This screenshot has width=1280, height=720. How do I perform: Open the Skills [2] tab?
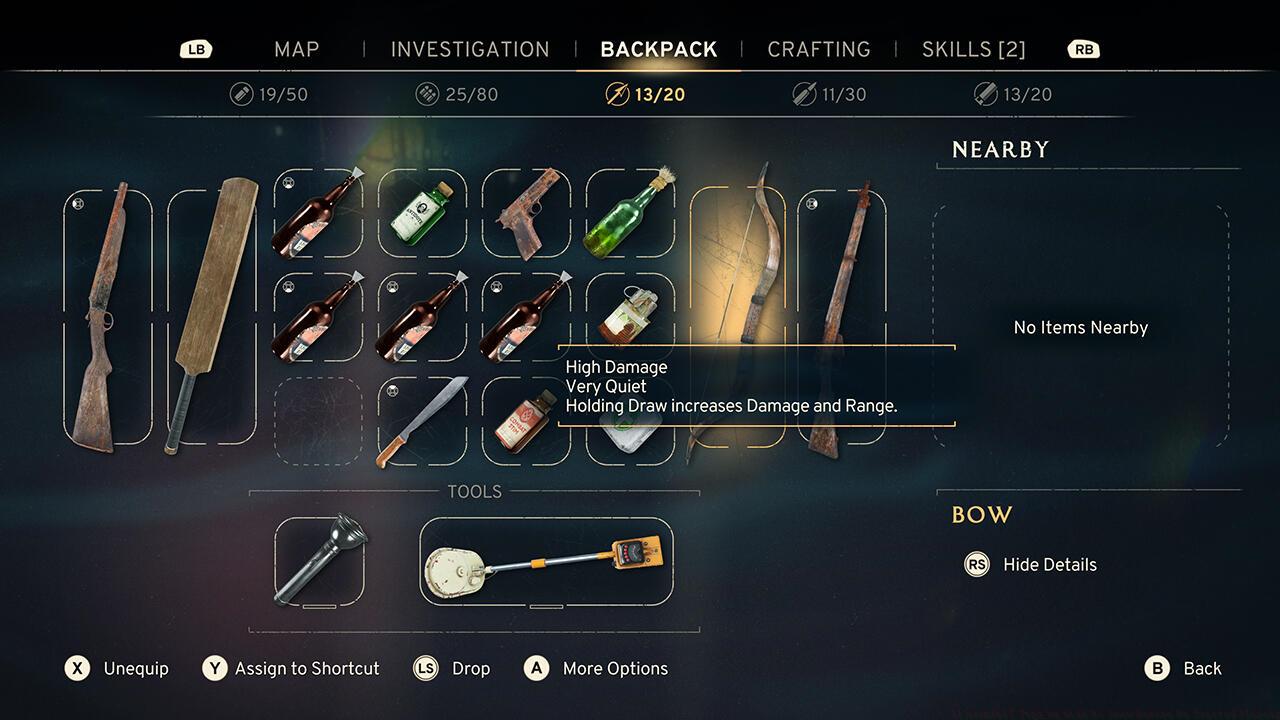(x=973, y=49)
